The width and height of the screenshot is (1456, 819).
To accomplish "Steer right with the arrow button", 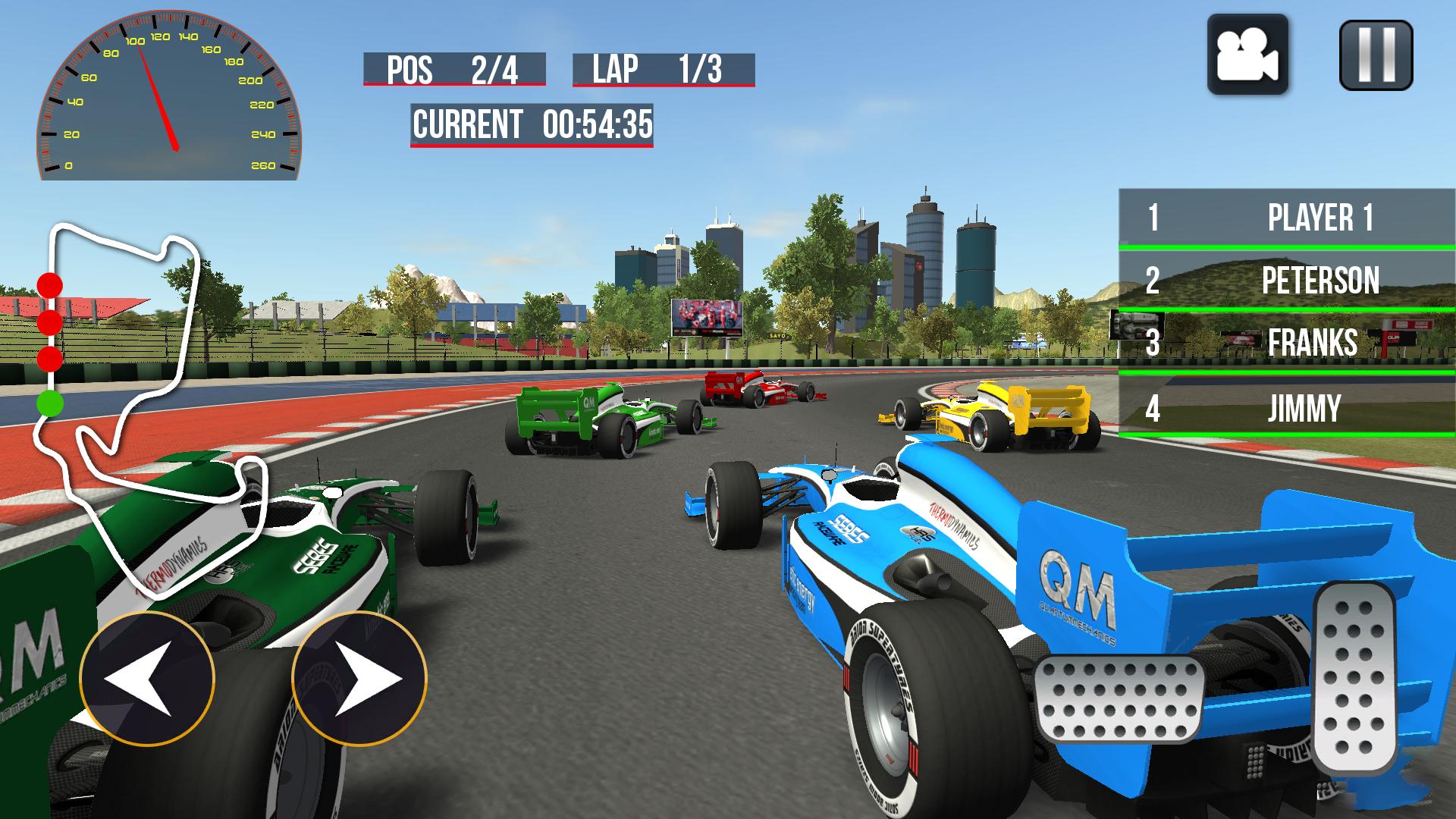I will (359, 679).
